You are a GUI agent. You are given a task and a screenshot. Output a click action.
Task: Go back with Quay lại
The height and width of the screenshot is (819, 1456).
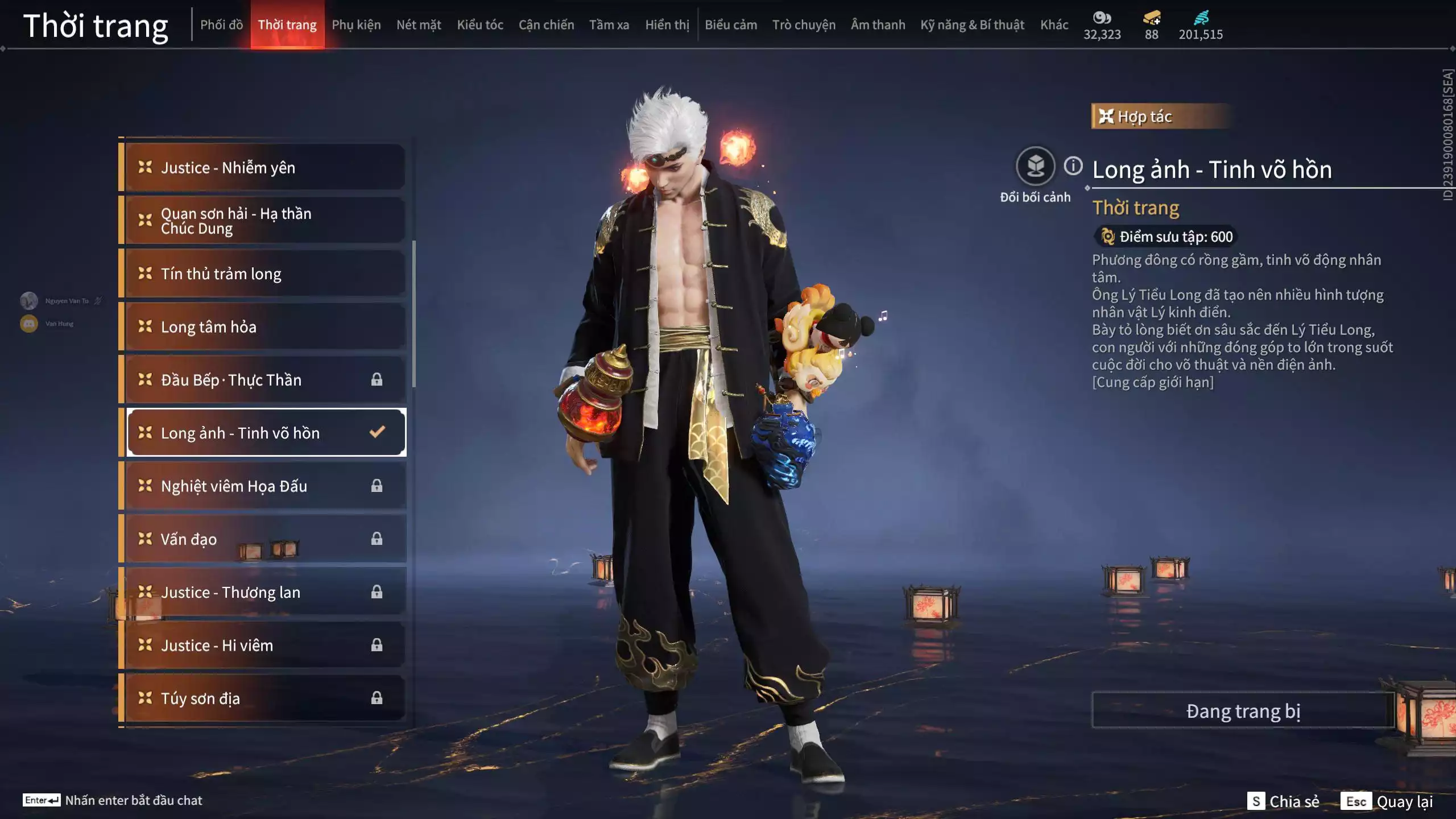coord(1387,801)
